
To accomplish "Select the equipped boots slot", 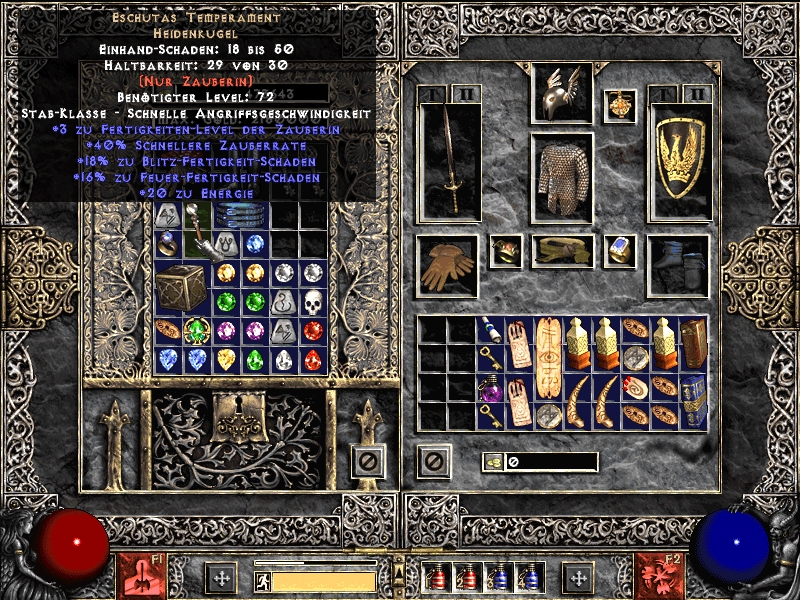I will coord(679,265).
